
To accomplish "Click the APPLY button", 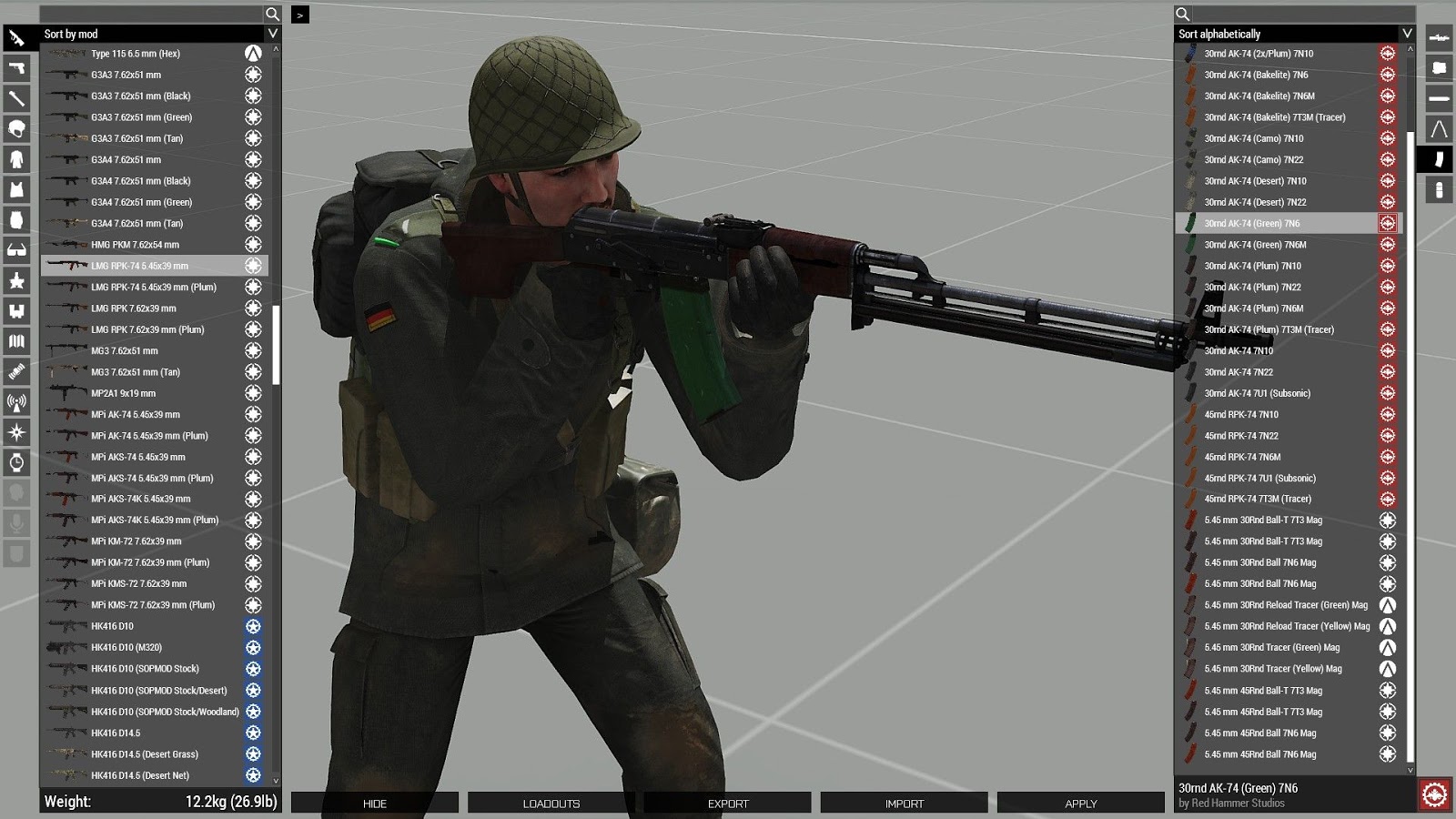I will 1079,803.
